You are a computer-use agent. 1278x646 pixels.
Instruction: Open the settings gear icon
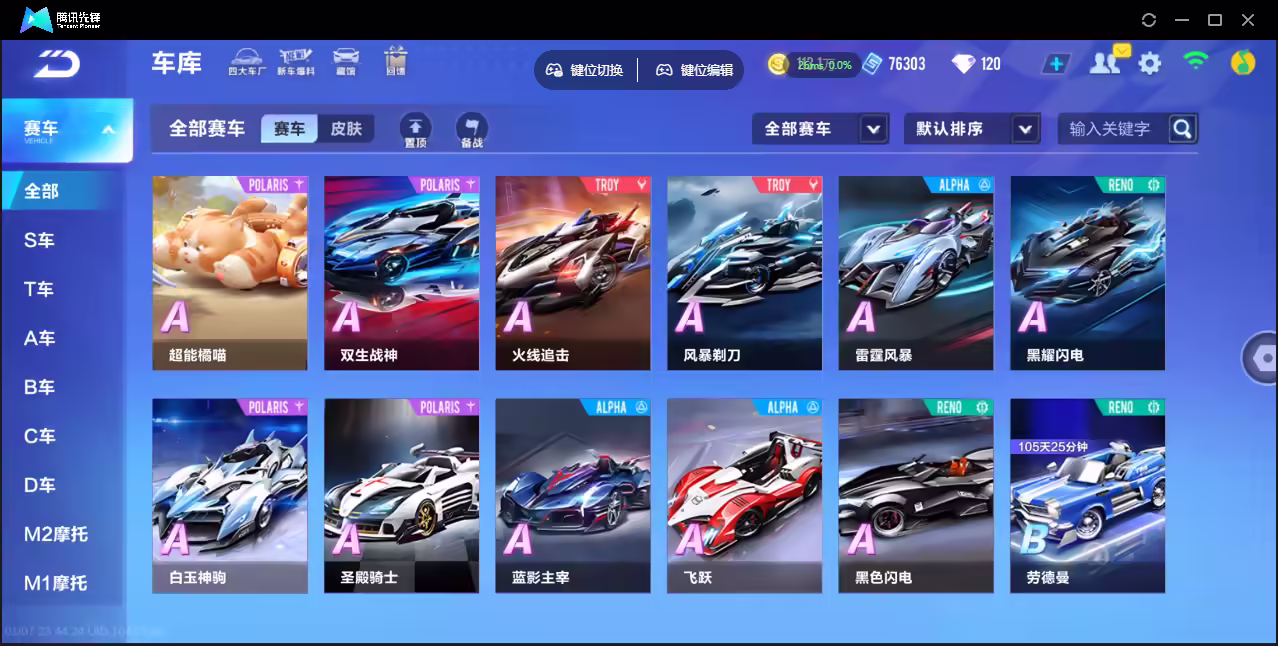pyautogui.click(x=1150, y=64)
